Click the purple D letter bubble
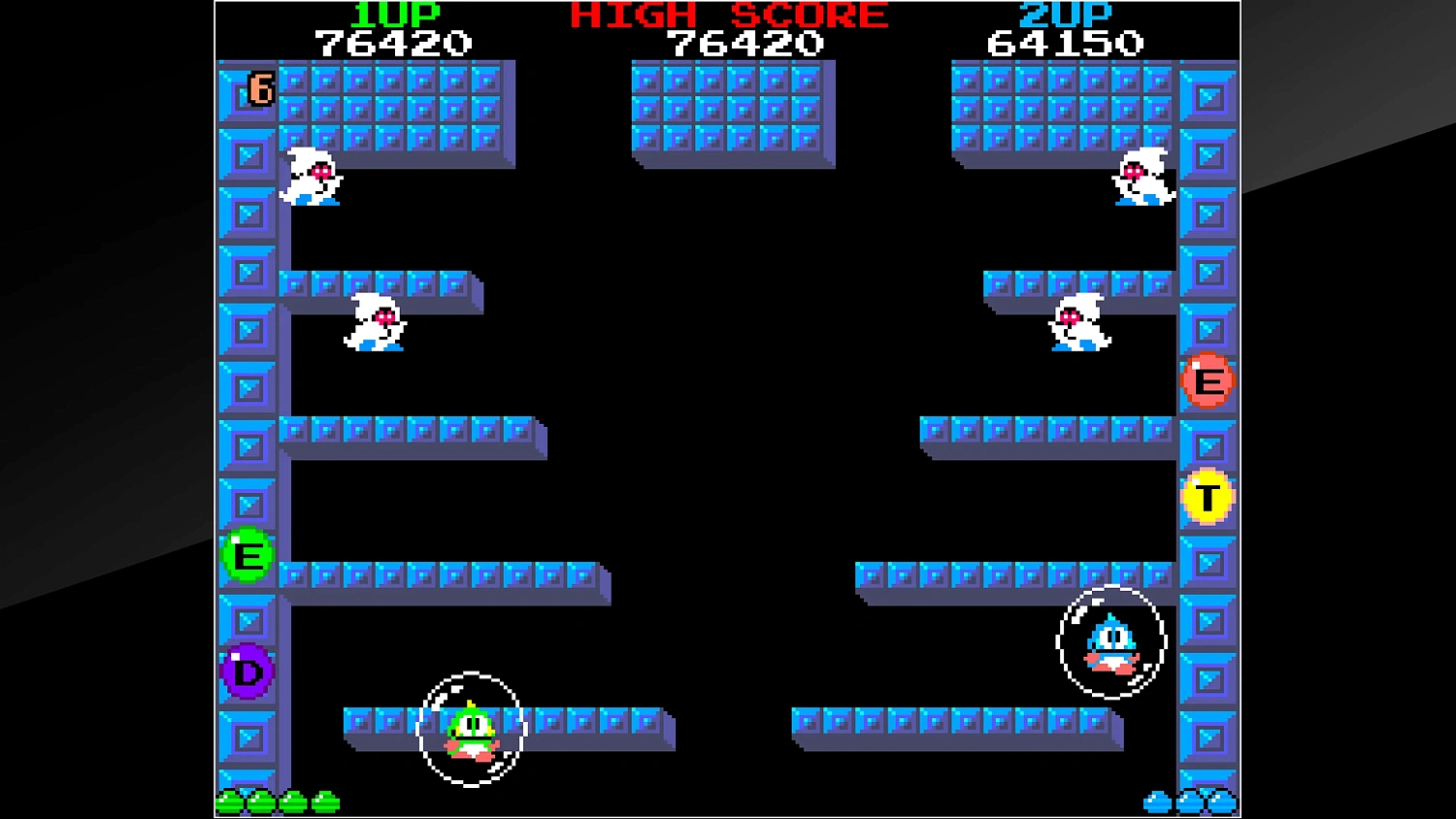The height and width of the screenshot is (819, 1456). (x=248, y=672)
